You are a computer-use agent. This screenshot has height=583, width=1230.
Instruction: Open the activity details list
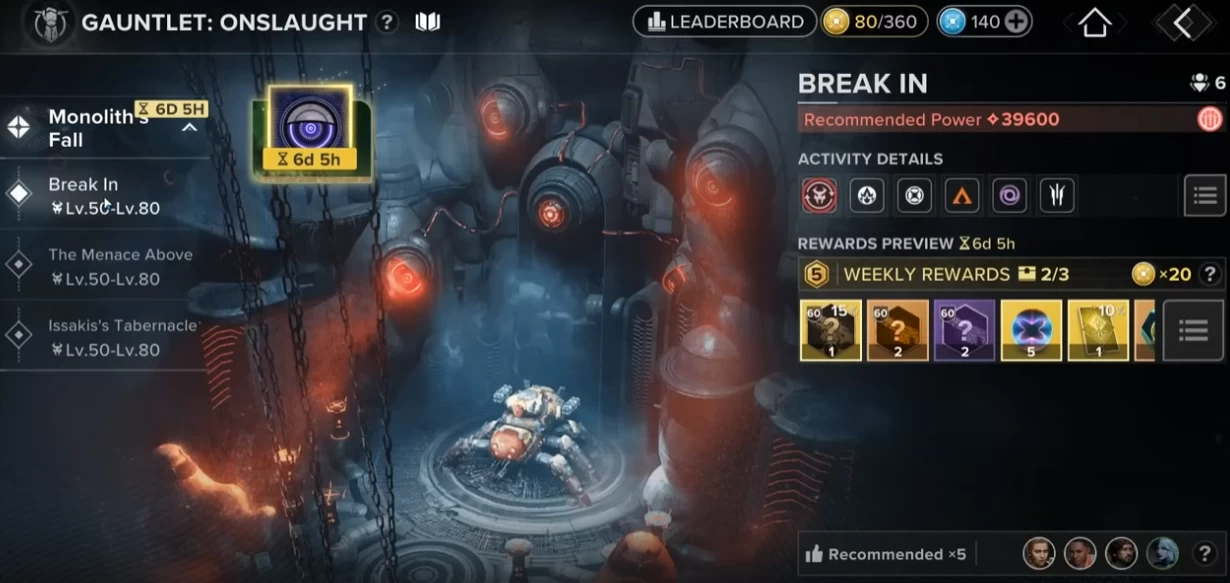1204,195
